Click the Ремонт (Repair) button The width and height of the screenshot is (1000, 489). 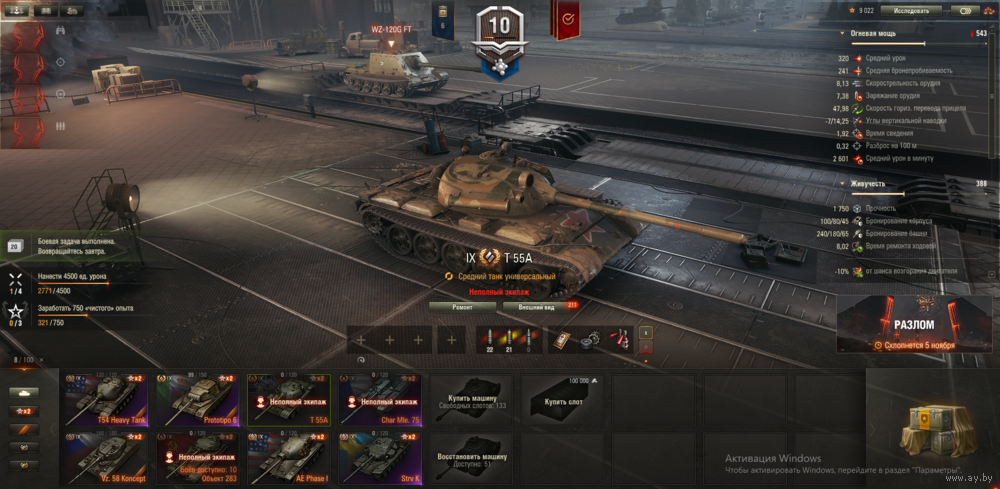coord(462,307)
